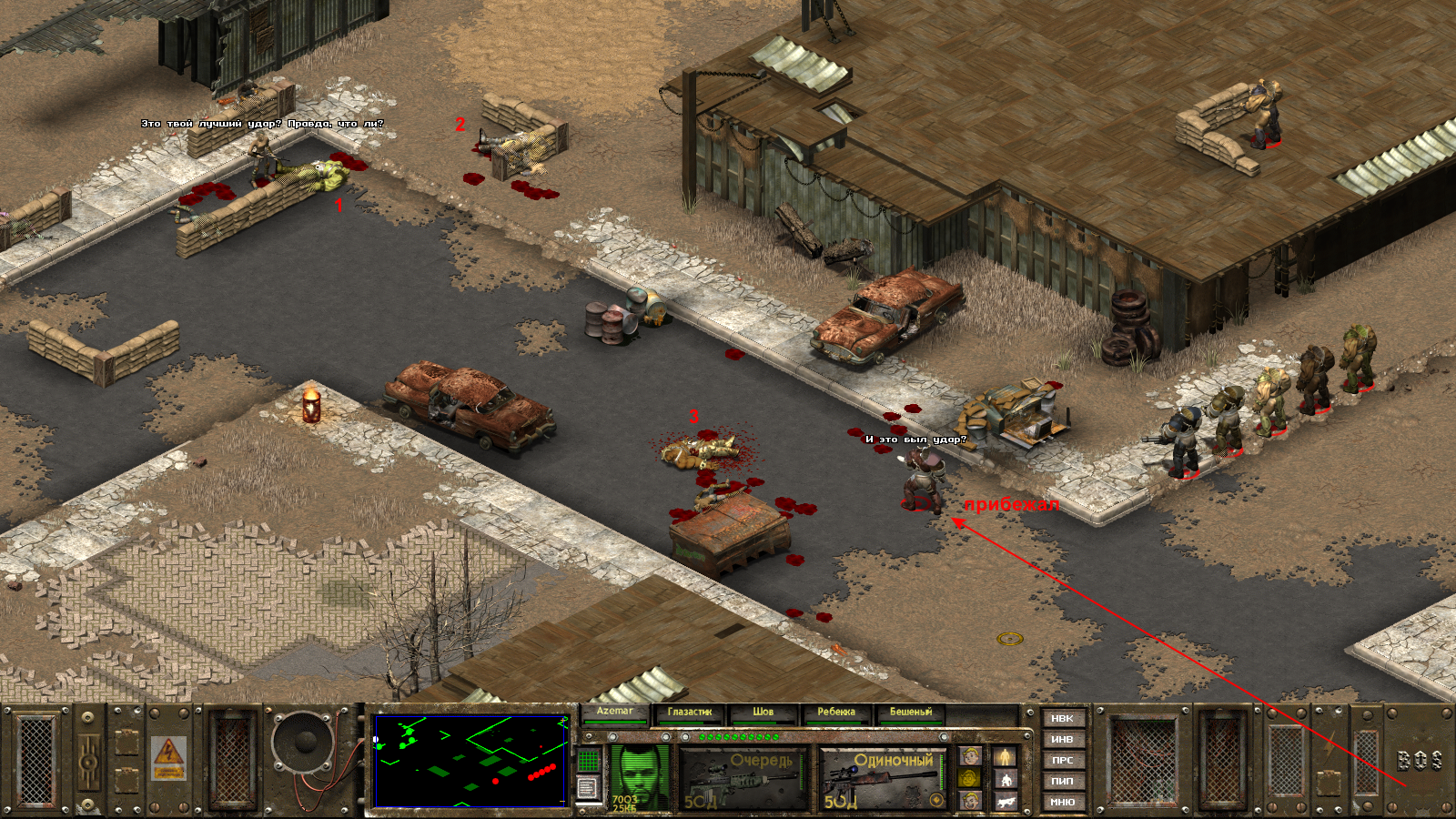The width and height of the screenshot is (1456, 819).
Task: Open the text log button below grid
Action: (589, 787)
